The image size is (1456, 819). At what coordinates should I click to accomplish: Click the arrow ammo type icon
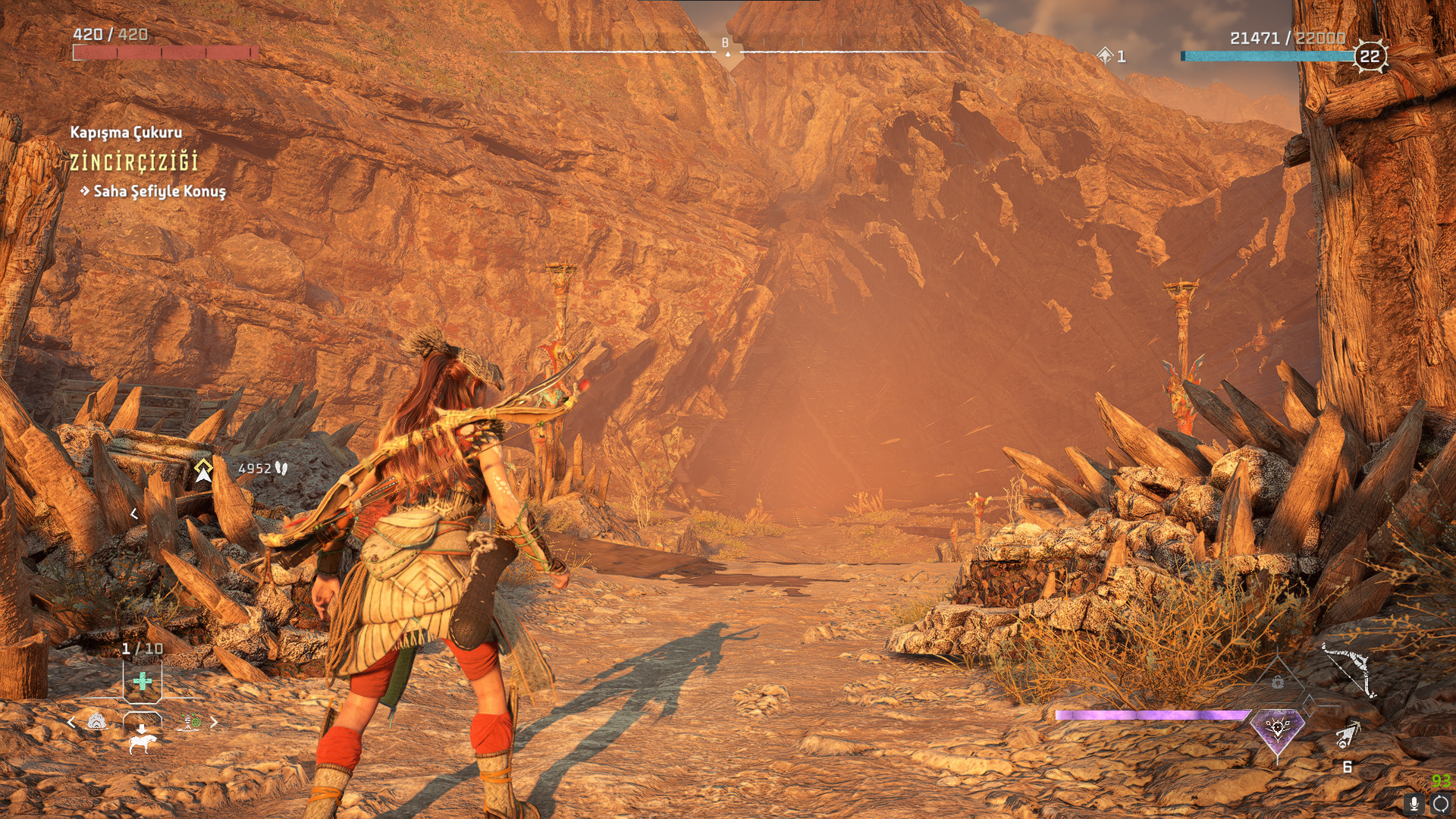click(1347, 734)
